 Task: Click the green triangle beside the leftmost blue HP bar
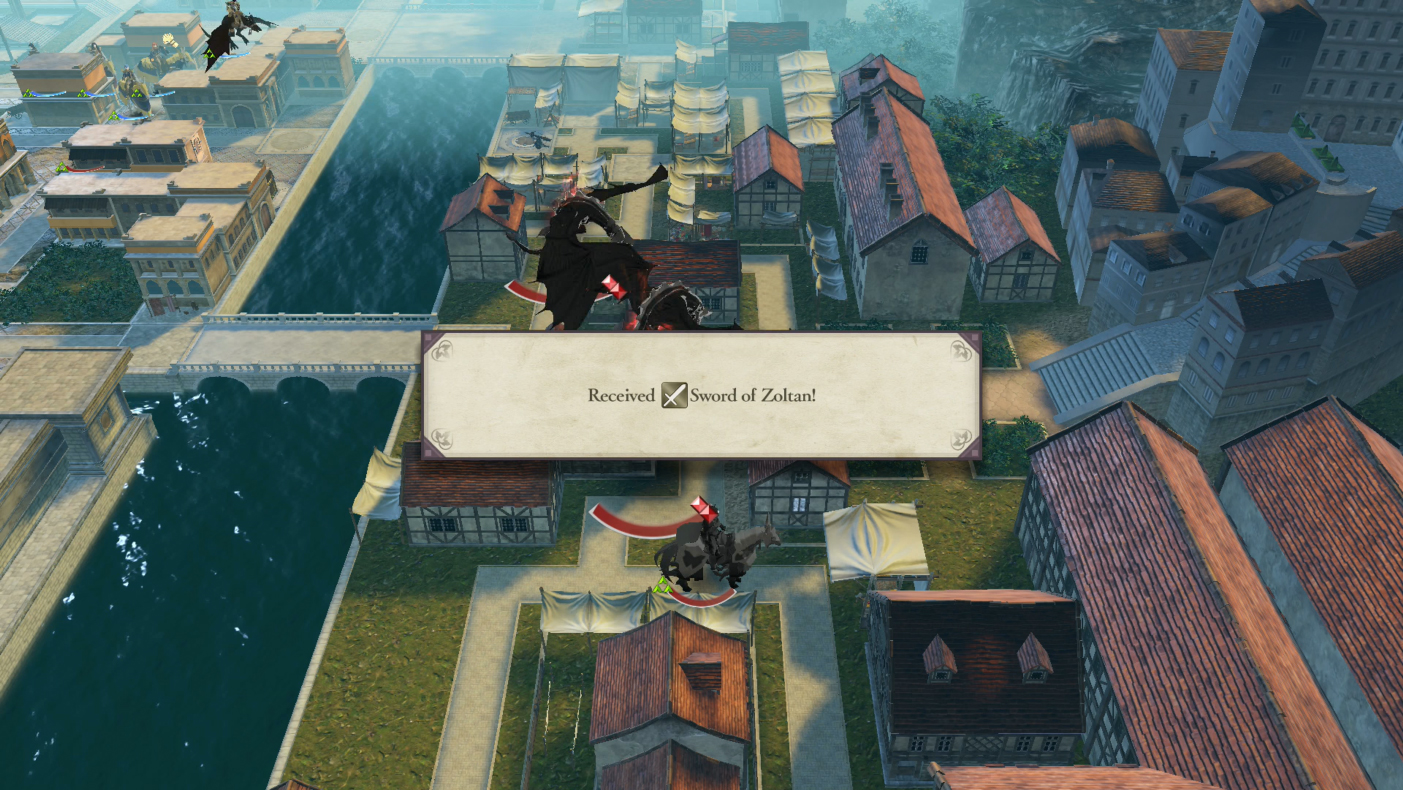point(28,93)
